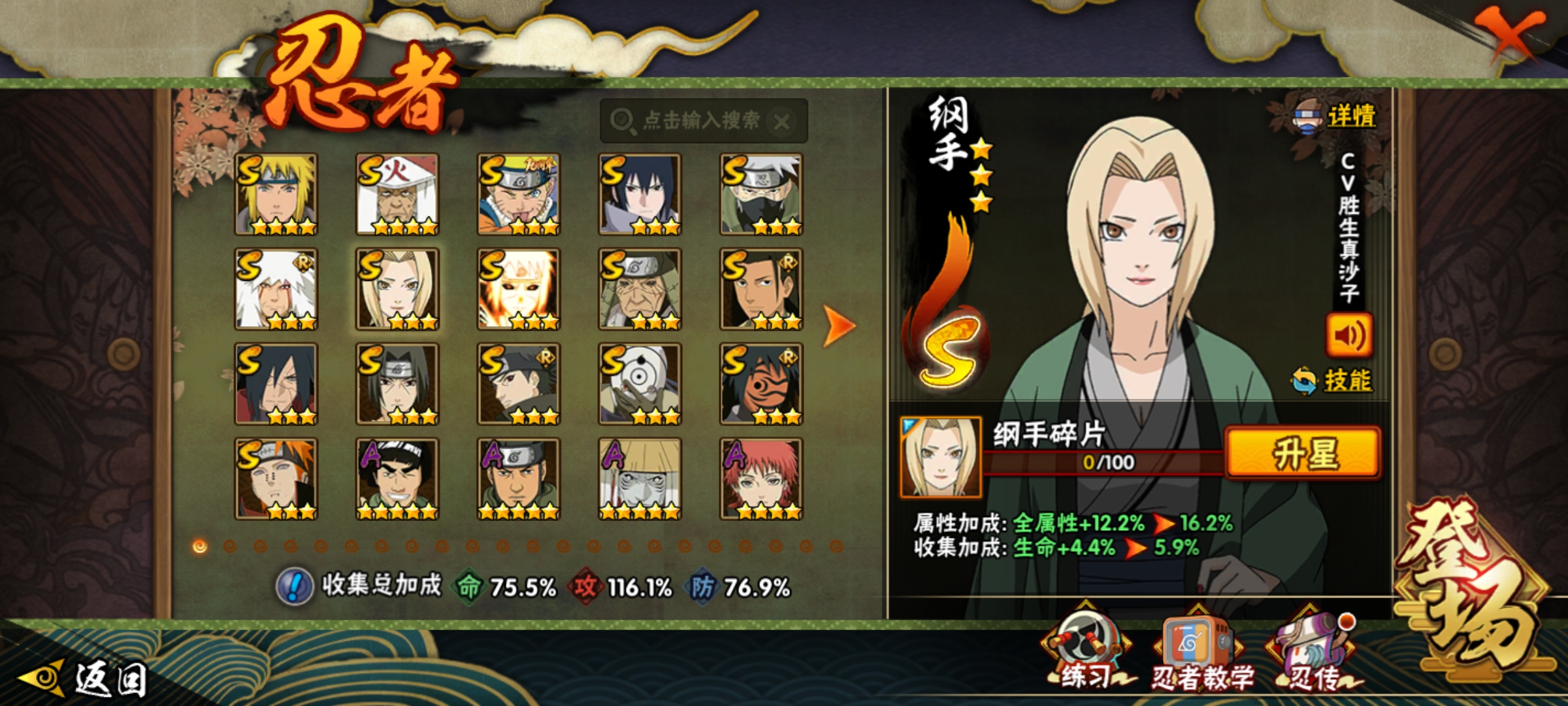
Task: Switch to the 技能 skills view
Action: click(x=1346, y=380)
